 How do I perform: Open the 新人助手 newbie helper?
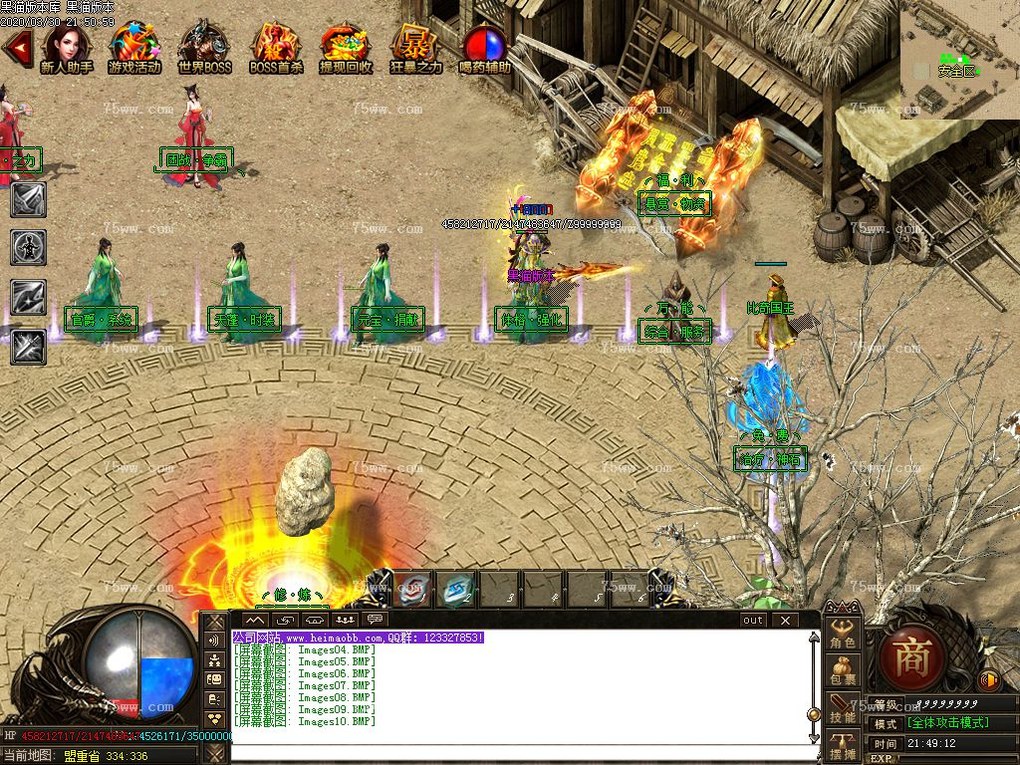click(66, 46)
